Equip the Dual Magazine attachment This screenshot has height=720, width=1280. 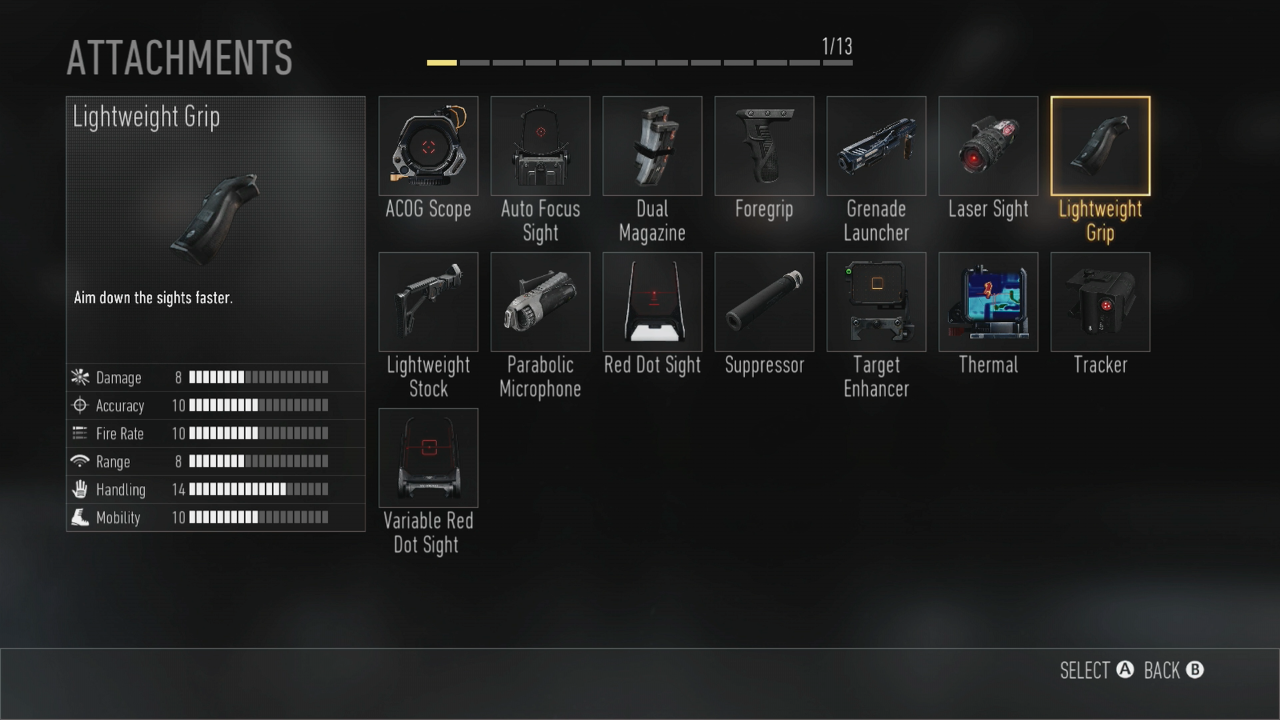652,146
